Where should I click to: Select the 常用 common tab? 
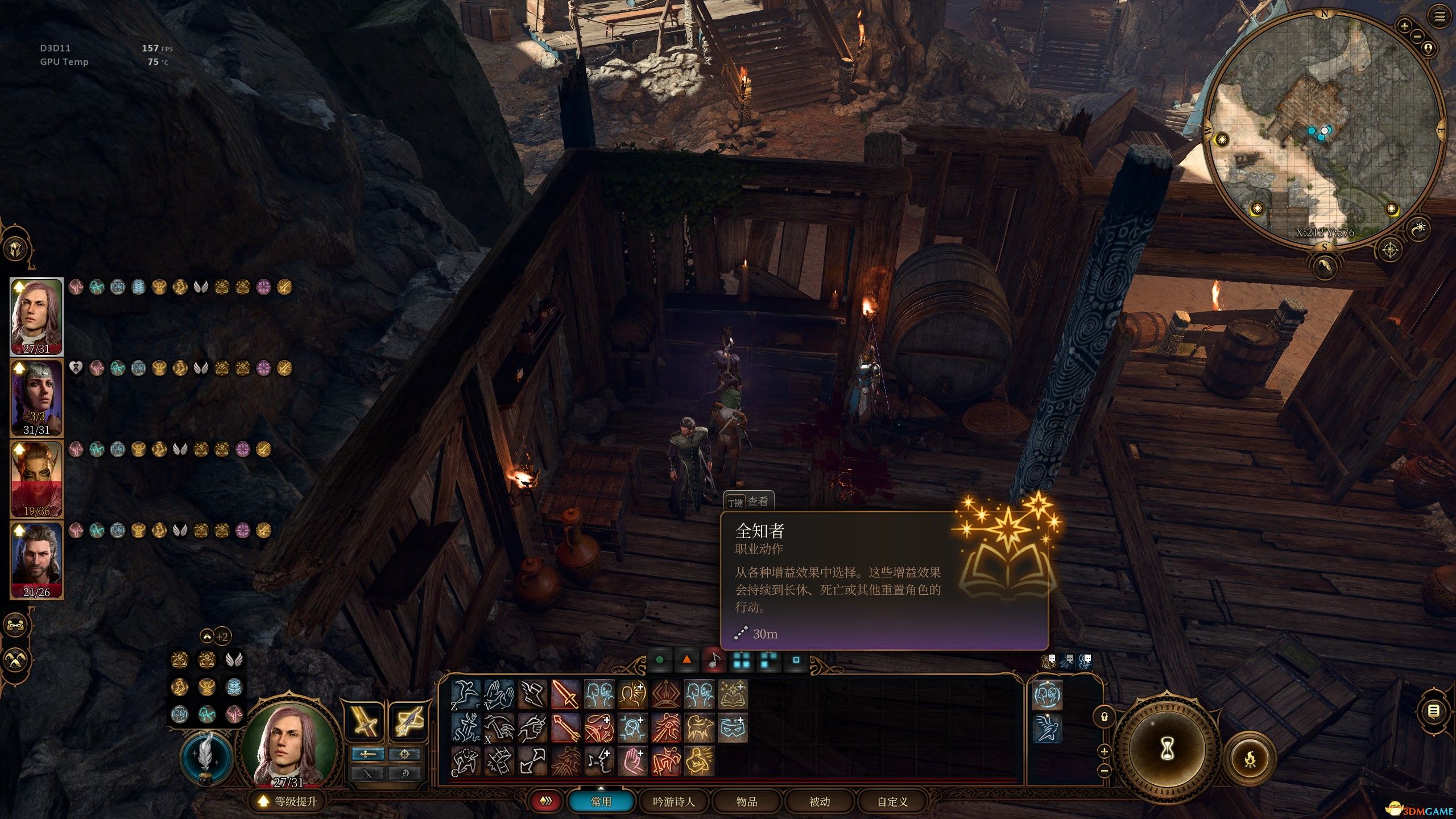[x=601, y=801]
